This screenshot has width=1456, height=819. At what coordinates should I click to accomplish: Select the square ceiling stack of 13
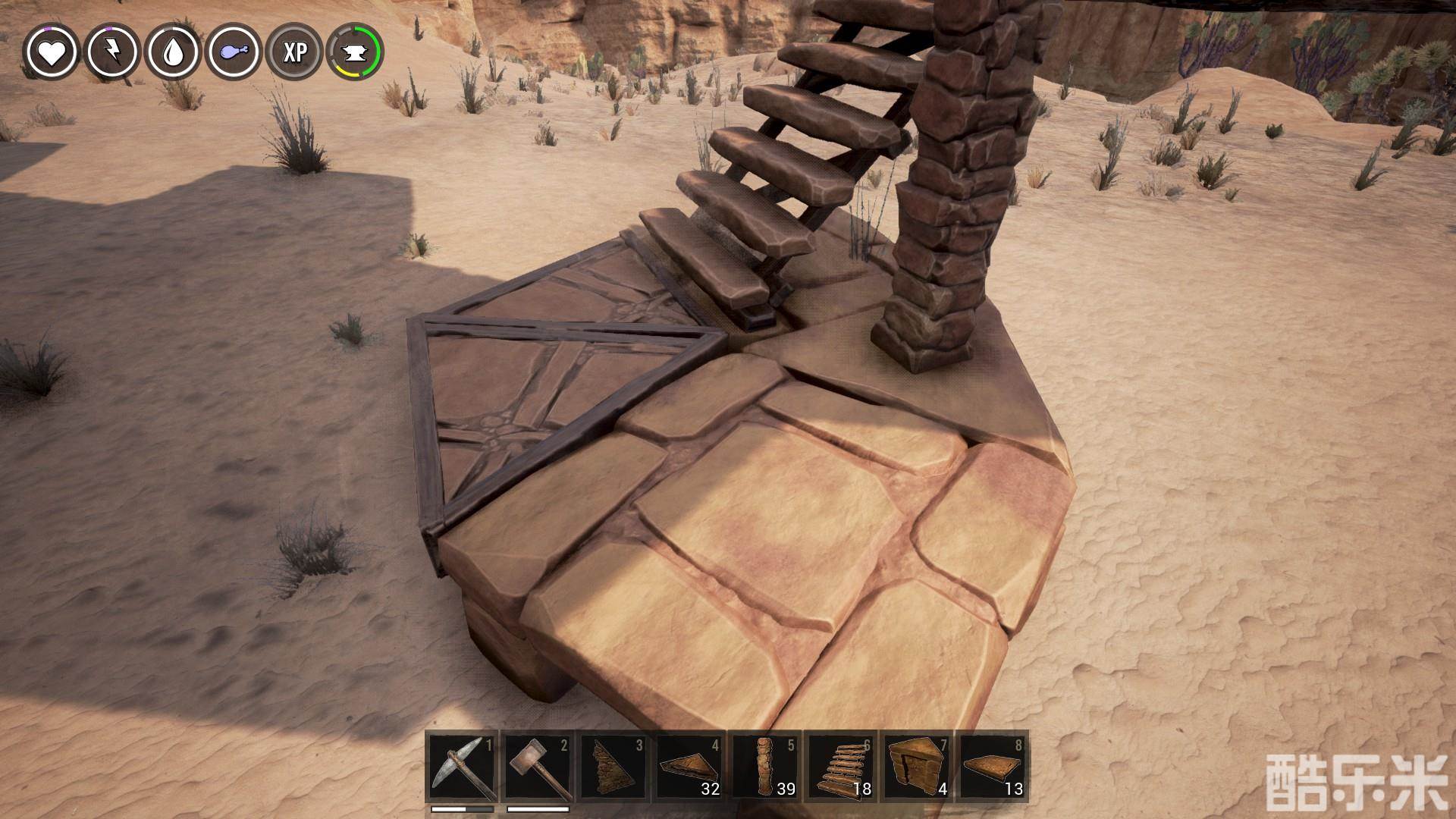[993, 767]
